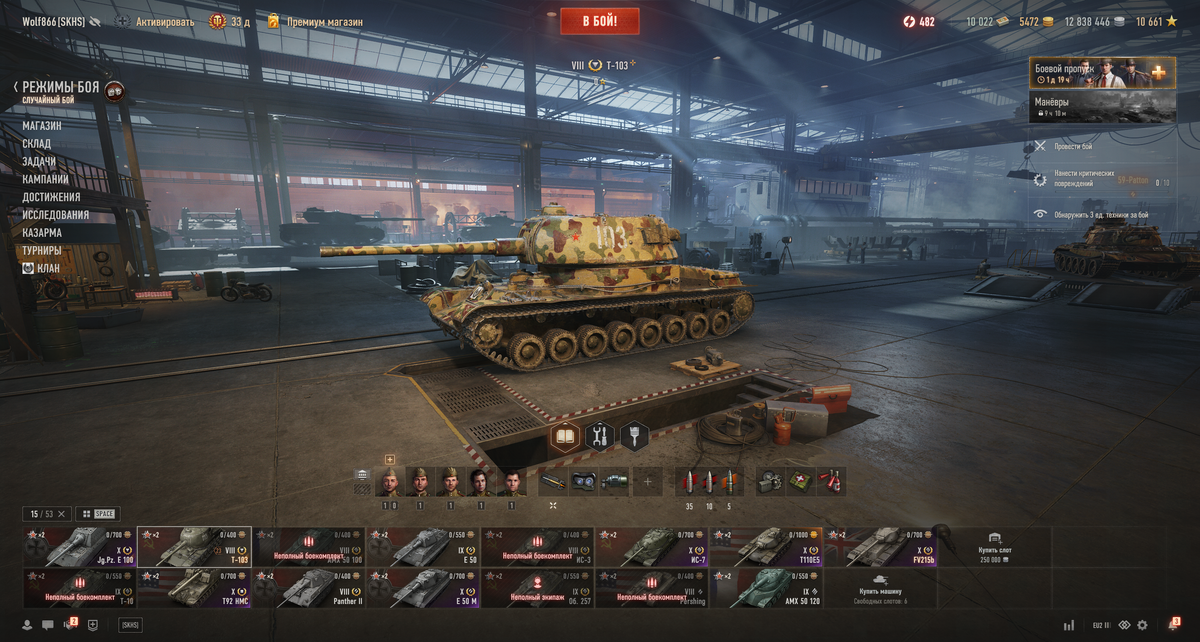Screen dimensions: 1200x642
Task: Open the wrench maintenance hexagon button
Action: (x=599, y=436)
